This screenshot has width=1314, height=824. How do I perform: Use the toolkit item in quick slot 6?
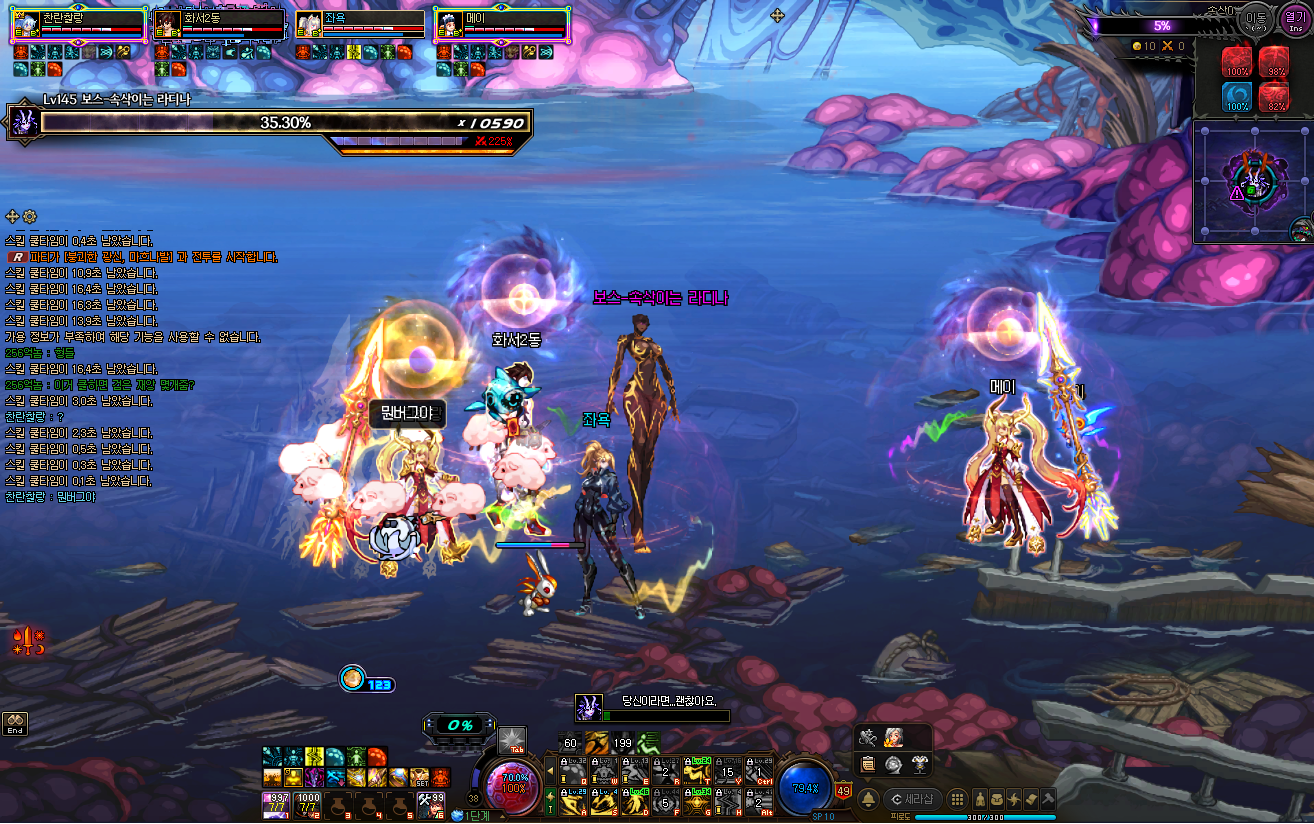tap(432, 805)
